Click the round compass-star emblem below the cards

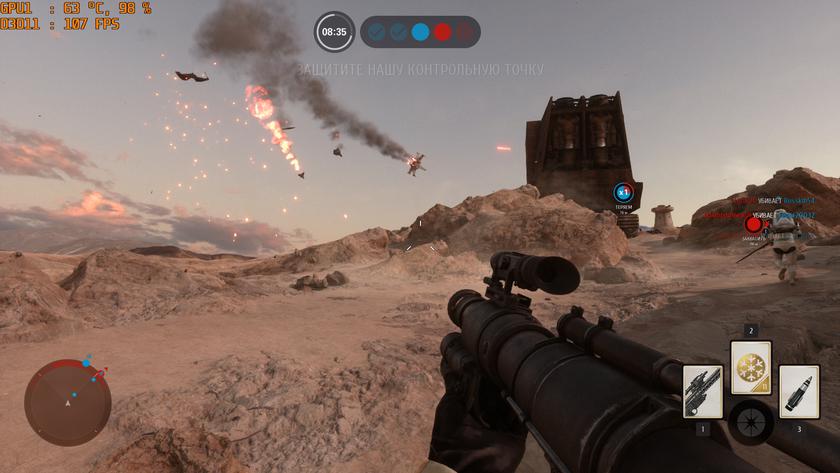click(x=750, y=422)
